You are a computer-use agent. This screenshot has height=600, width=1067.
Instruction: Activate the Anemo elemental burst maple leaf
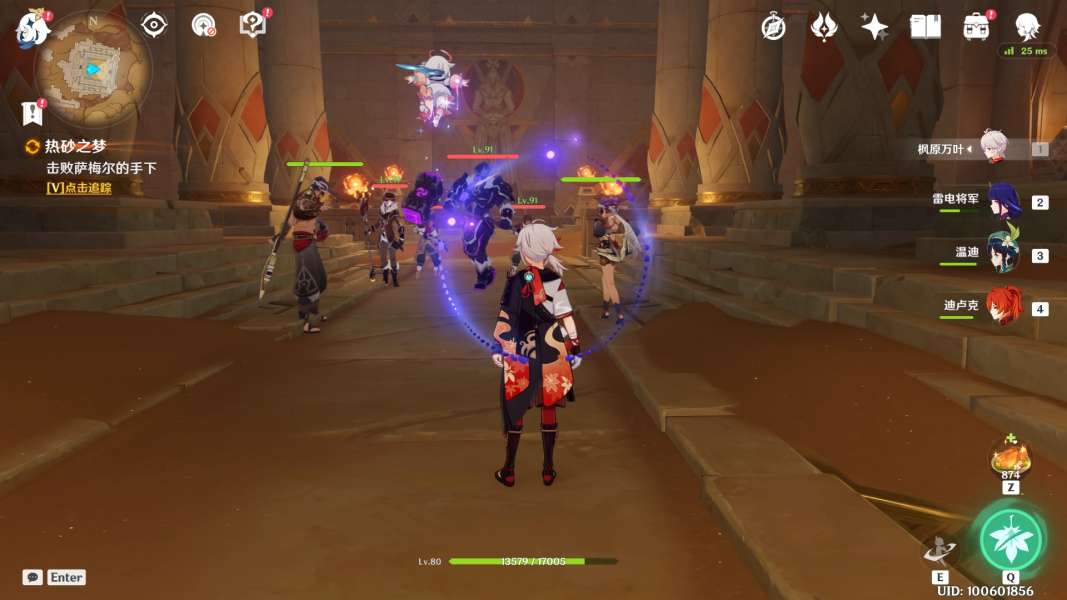pos(1011,540)
